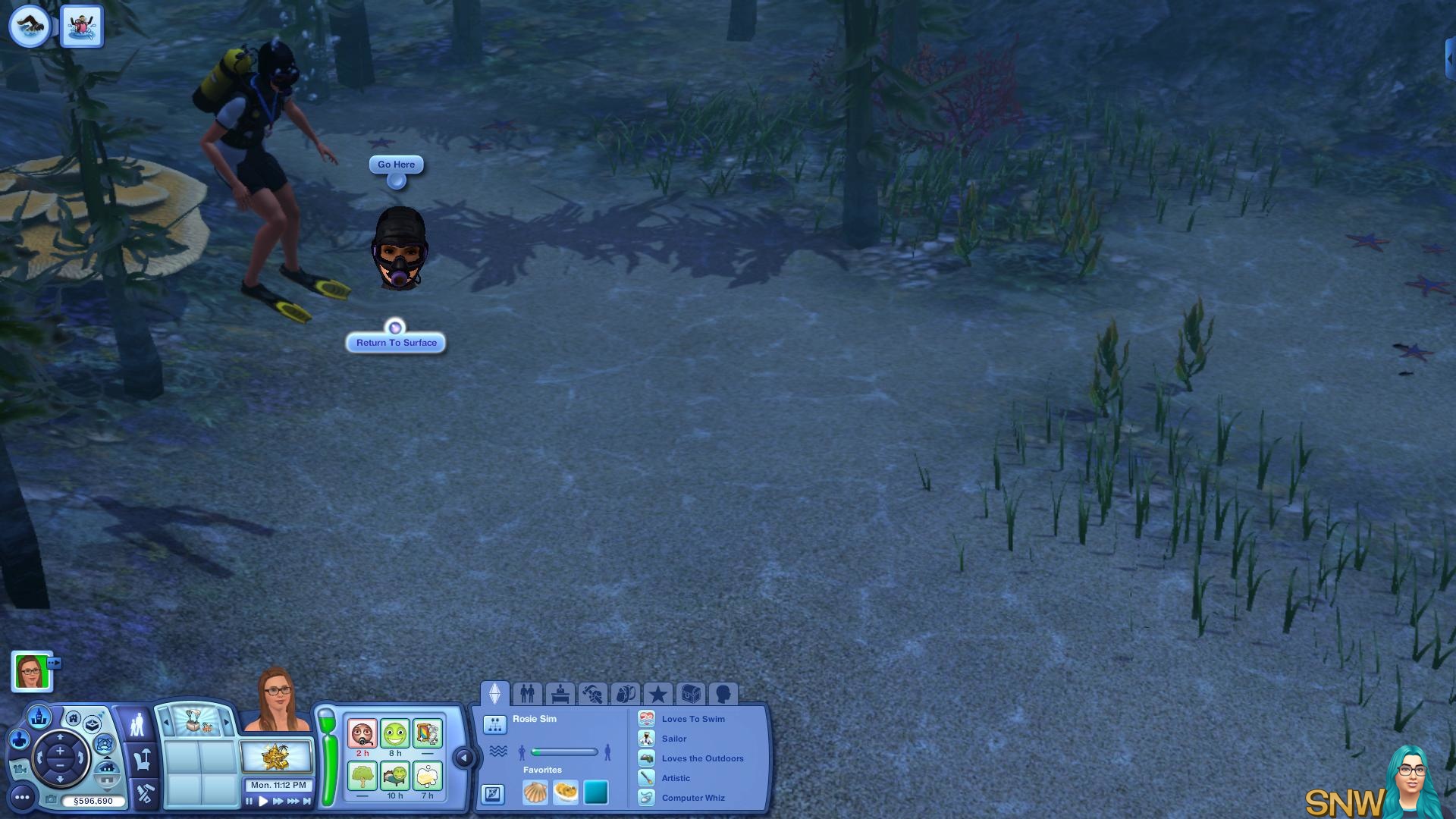The image size is (1456, 819).
Task: Open the Lifetime Rewards star tab
Action: click(657, 694)
